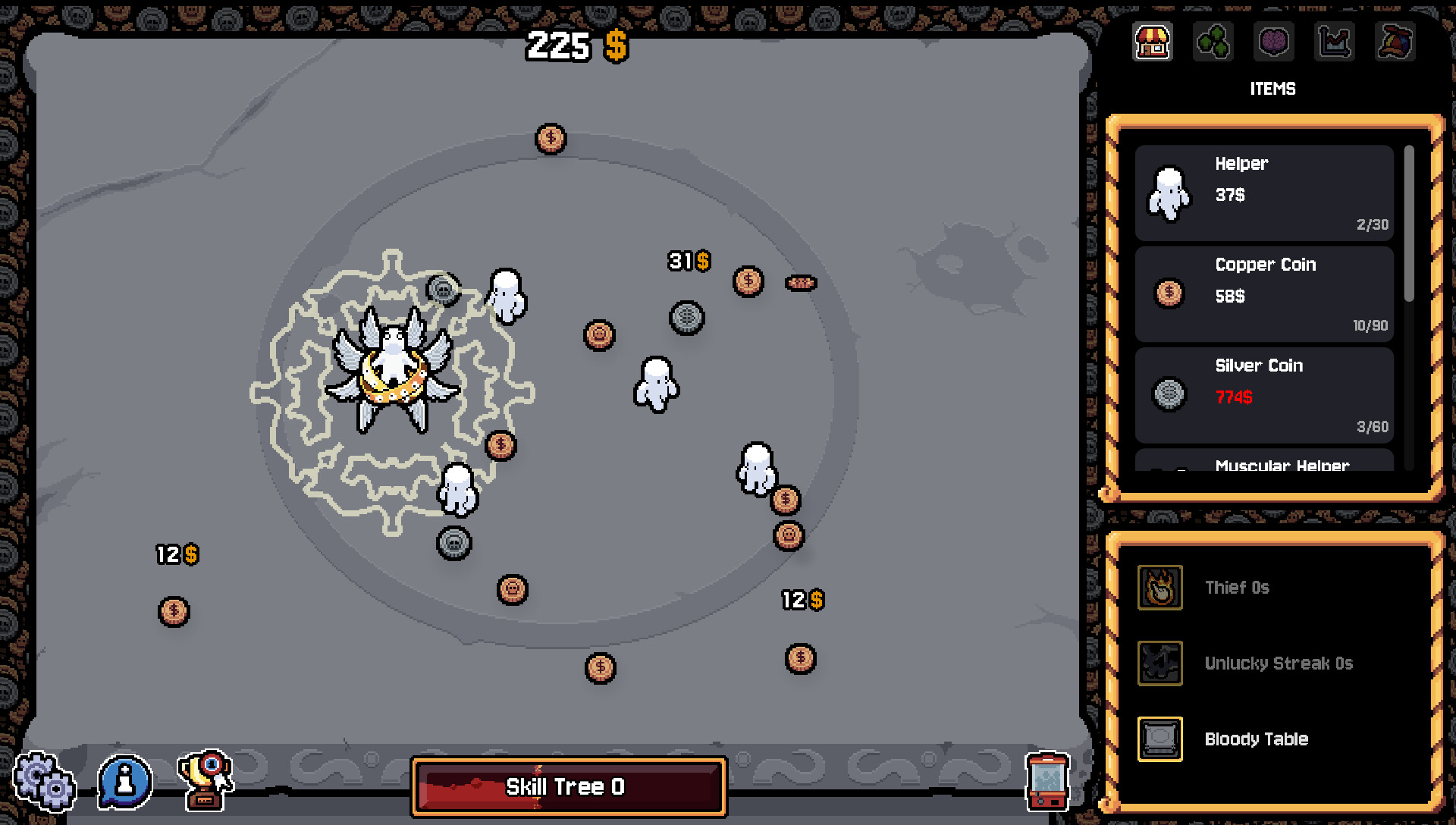Open the propeller hat cosmetics tab

coord(1395,42)
